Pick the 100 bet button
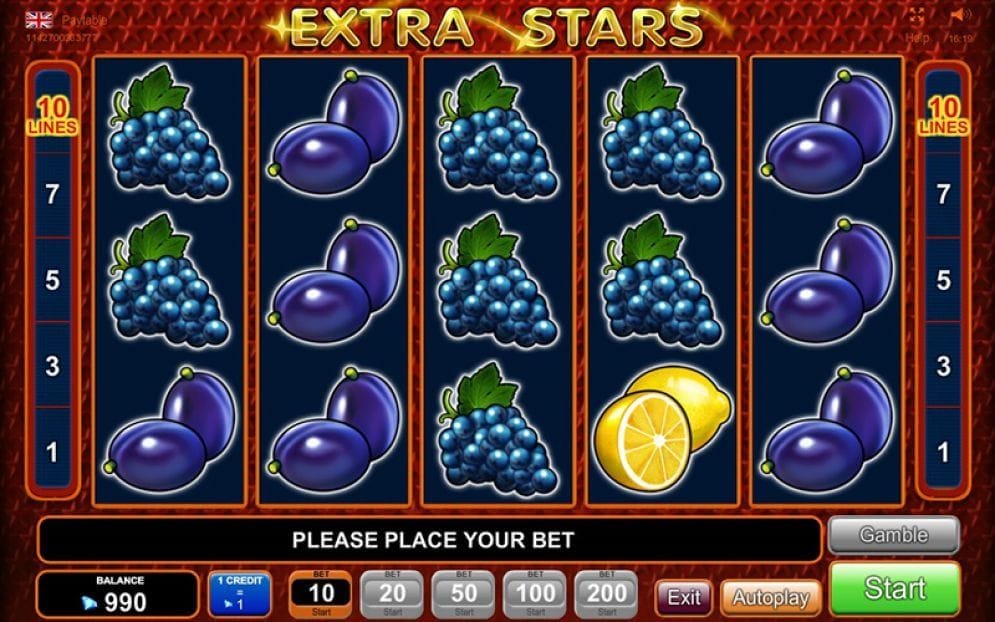The width and height of the screenshot is (995, 622). point(535,594)
